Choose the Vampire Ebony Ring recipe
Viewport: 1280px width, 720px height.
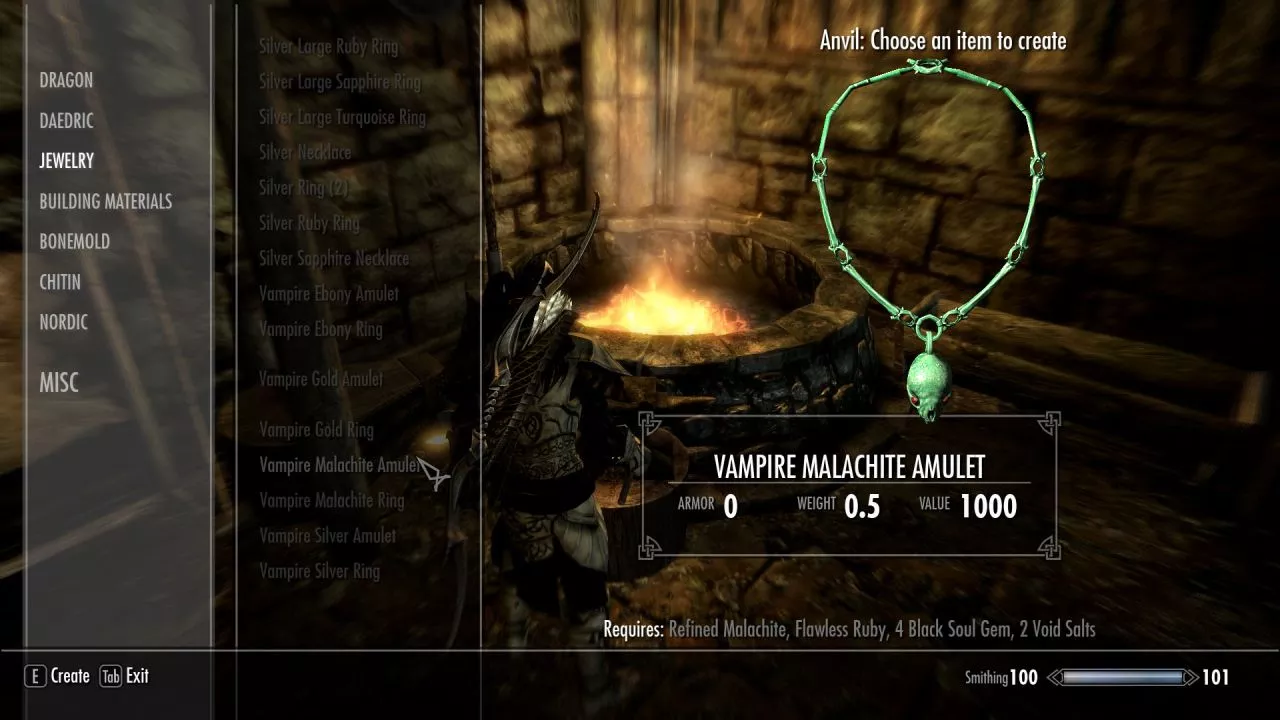tap(320, 329)
